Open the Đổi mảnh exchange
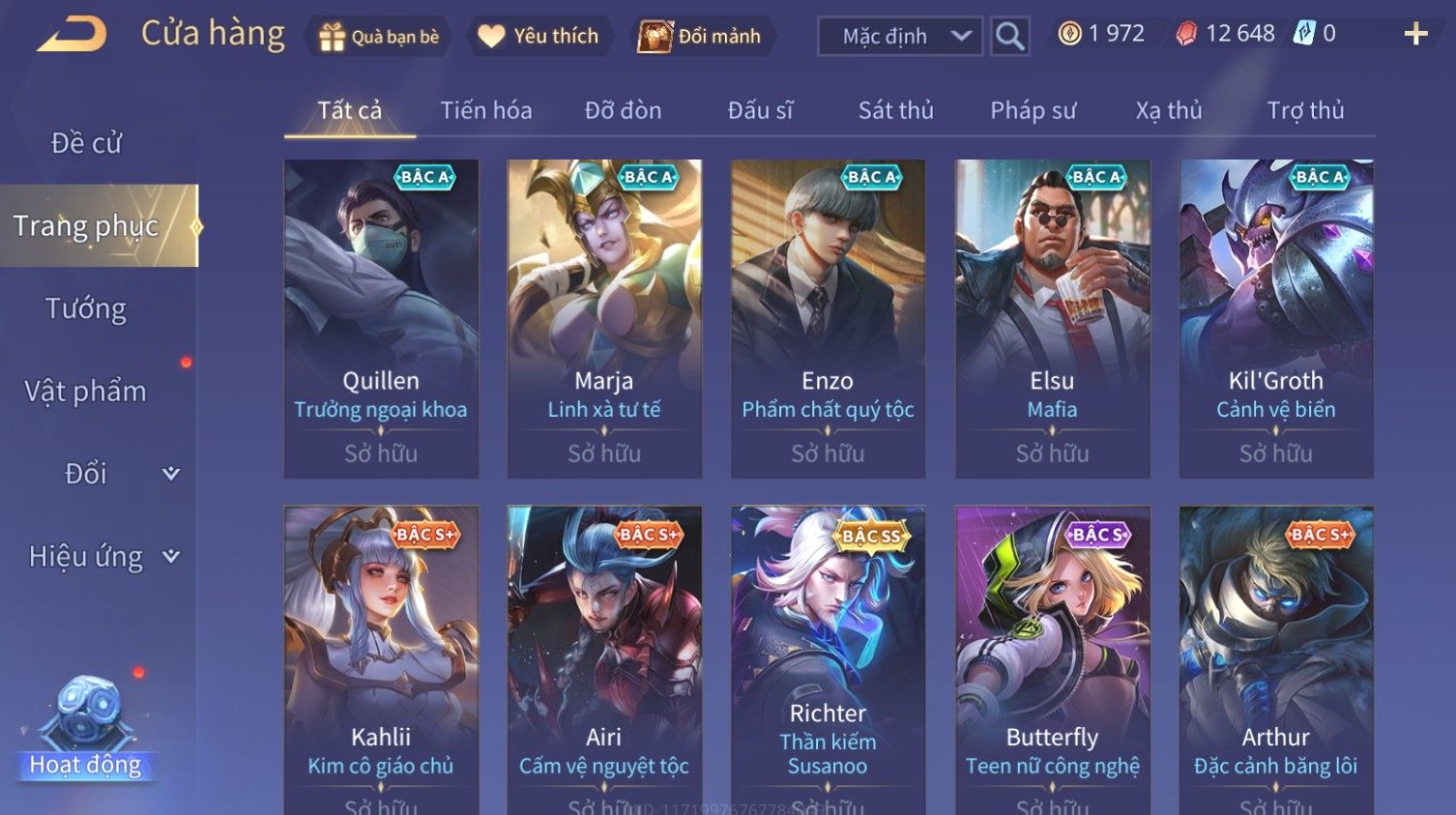 [700, 37]
